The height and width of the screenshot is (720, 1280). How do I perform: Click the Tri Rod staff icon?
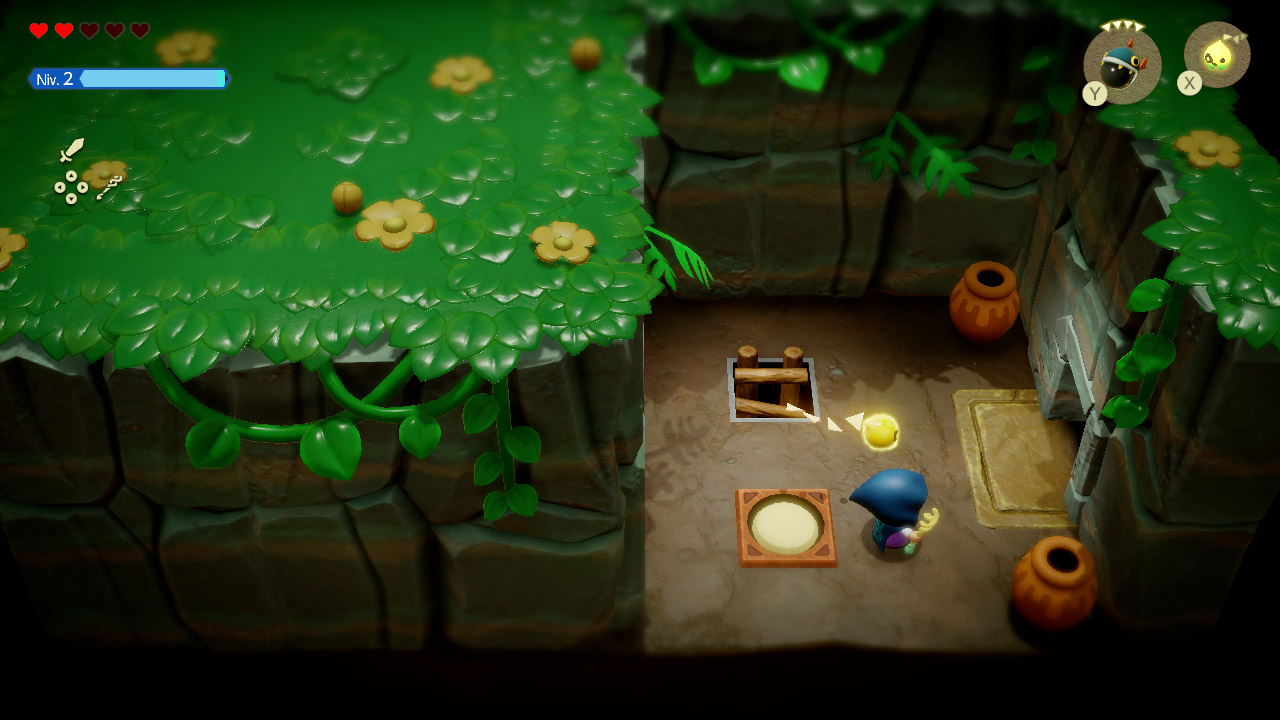[x=109, y=187]
